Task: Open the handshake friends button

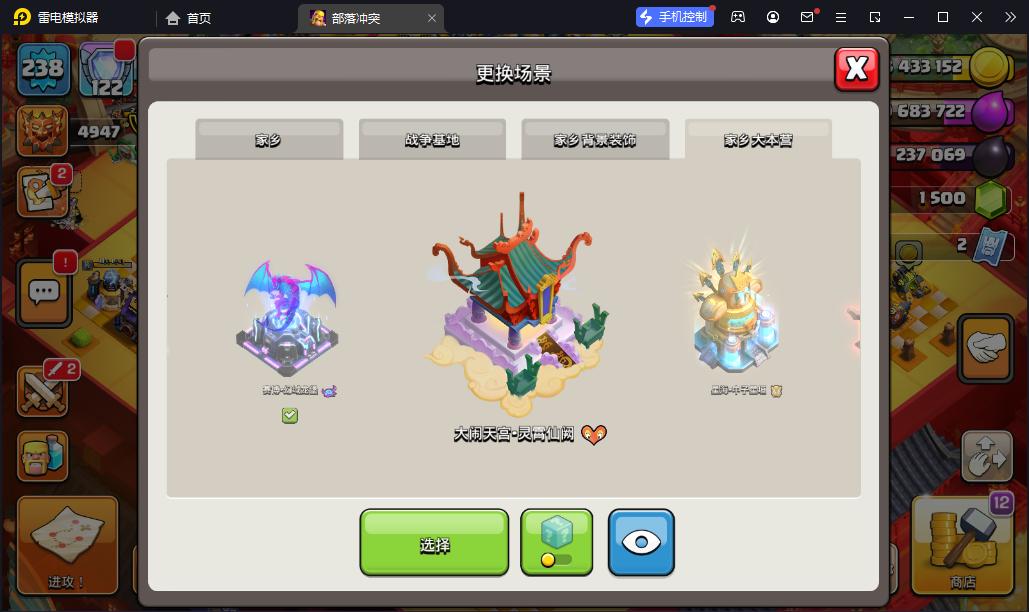Action: [x=986, y=348]
